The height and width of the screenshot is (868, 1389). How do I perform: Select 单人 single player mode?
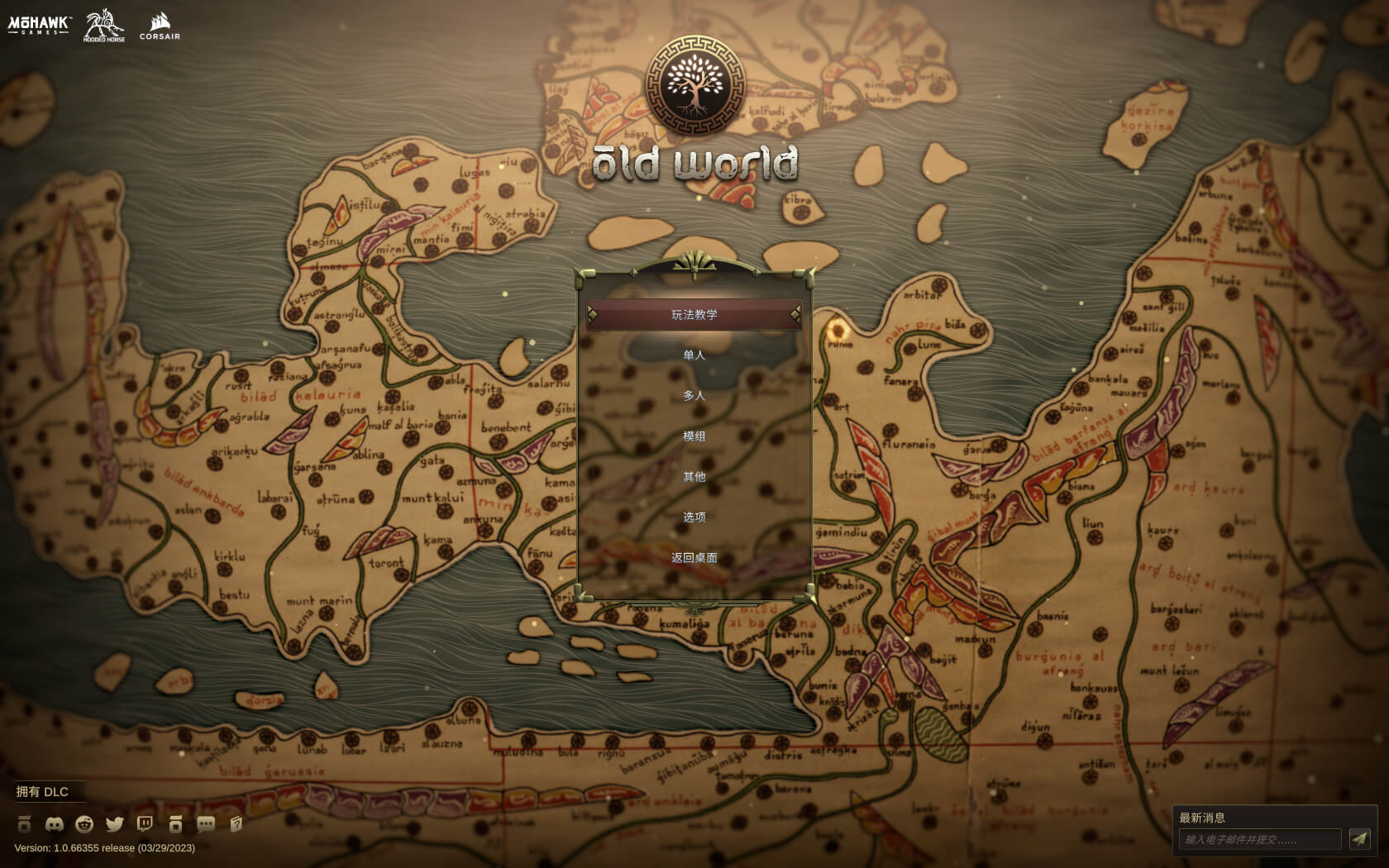(694, 355)
